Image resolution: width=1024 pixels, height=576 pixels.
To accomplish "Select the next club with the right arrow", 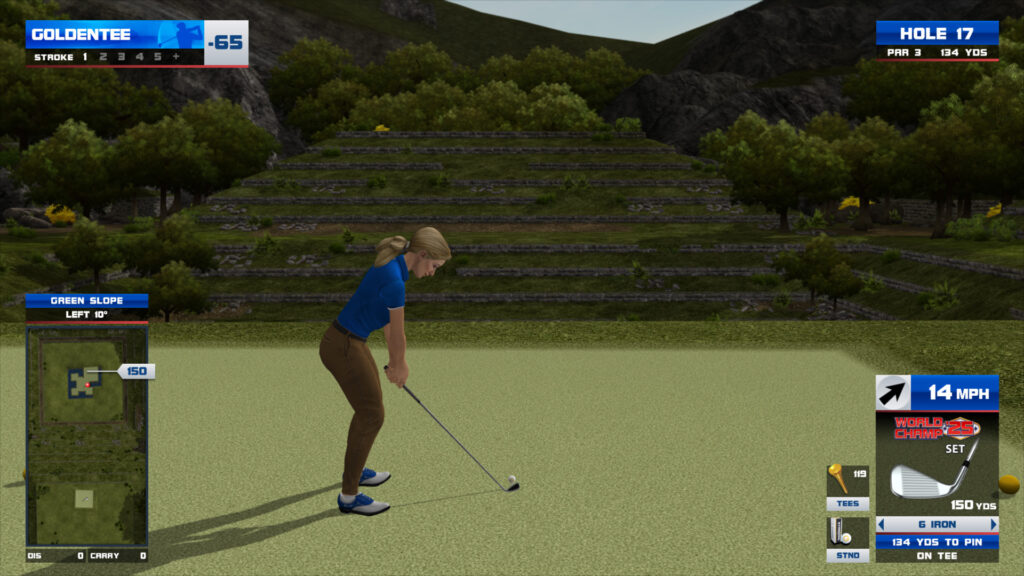I will 993,524.
